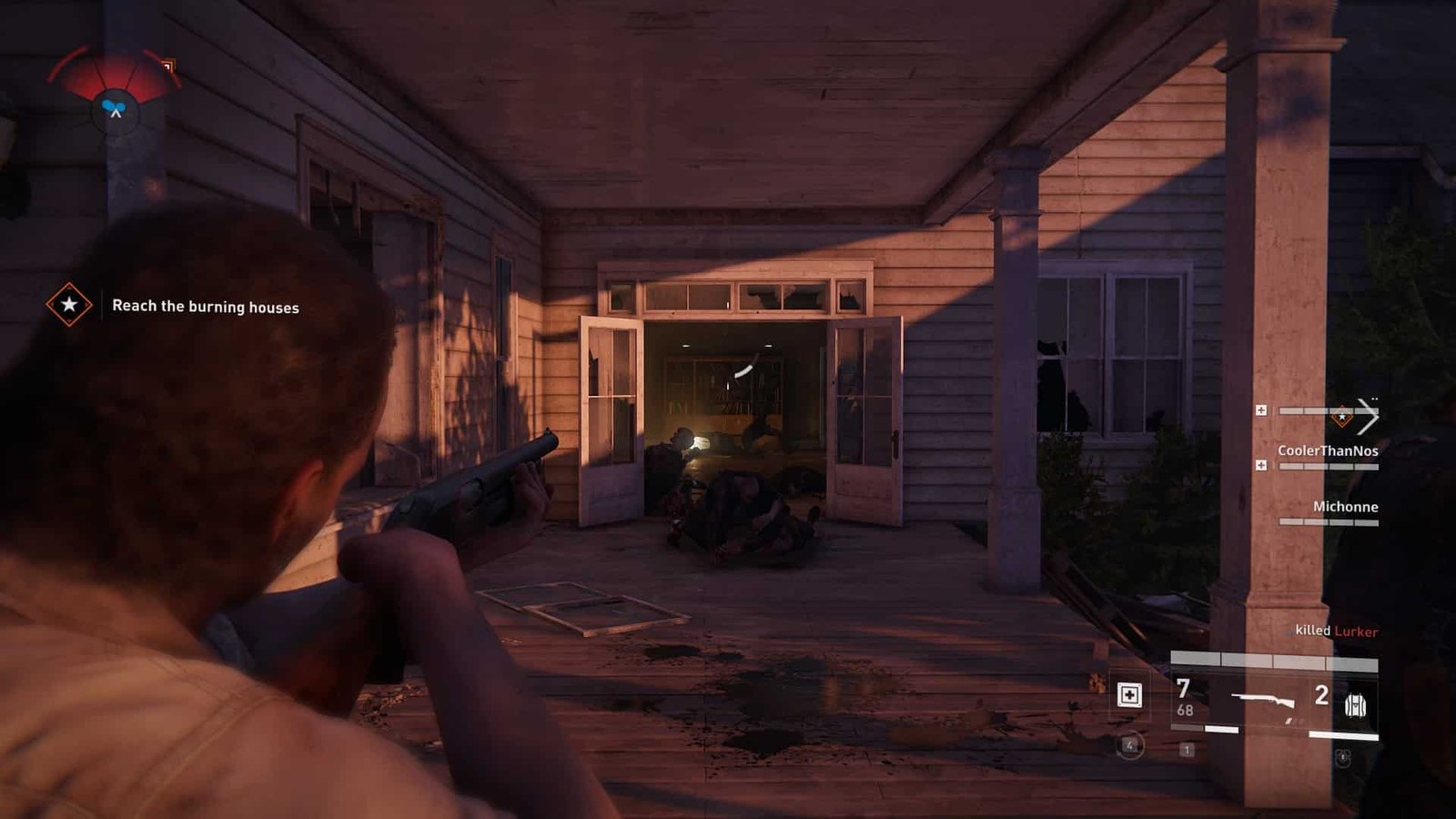This screenshot has width=1456, height=819.
Task: Use the medkit item slot
Action: (x=1129, y=696)
